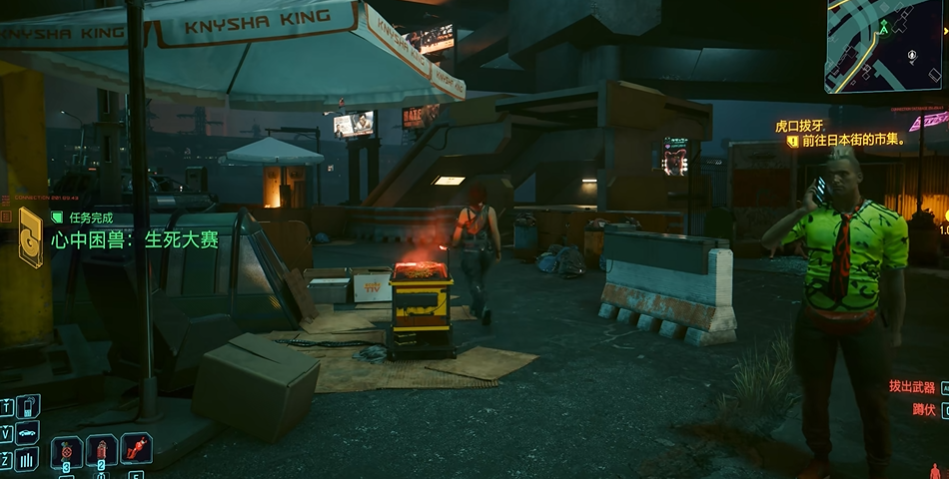Use the red inhaler slot with count 2
949x479 pixels.
coord(101,451)
